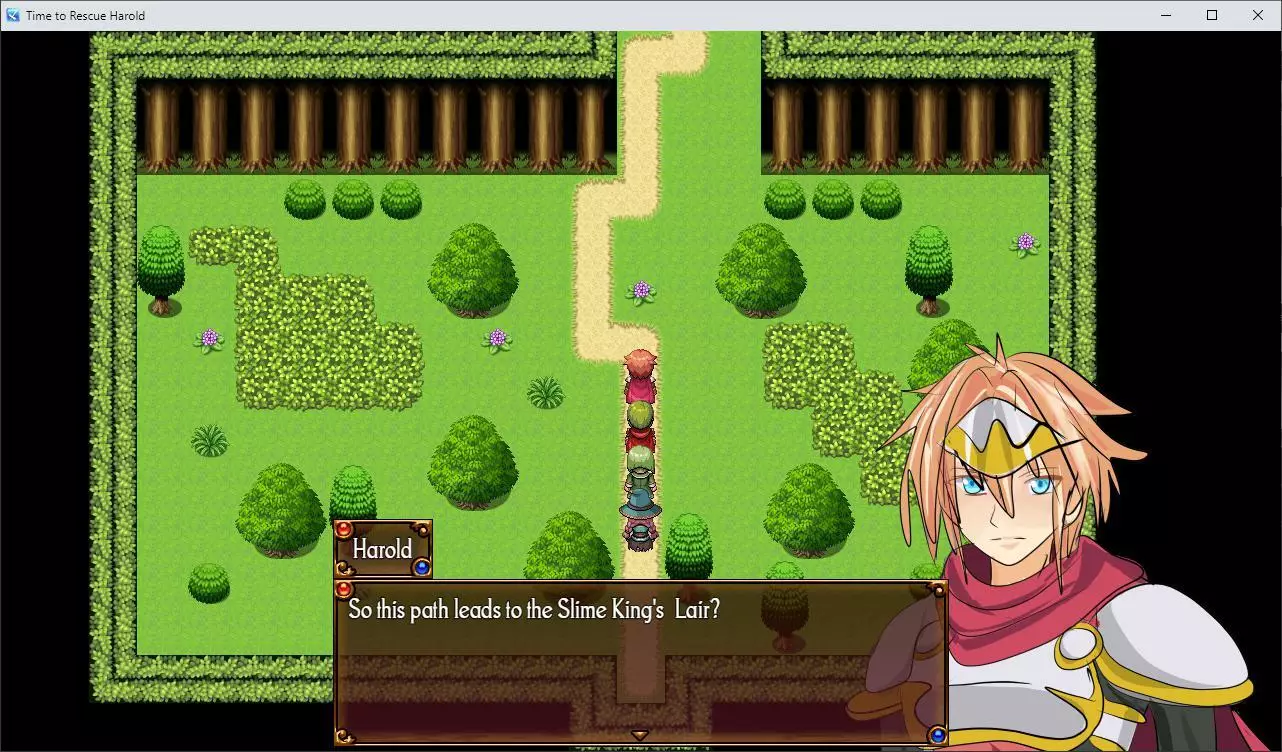Click the game icon in the title bar
The image size is (1282, 752).
pyautogui.click(x=12, y=15)
